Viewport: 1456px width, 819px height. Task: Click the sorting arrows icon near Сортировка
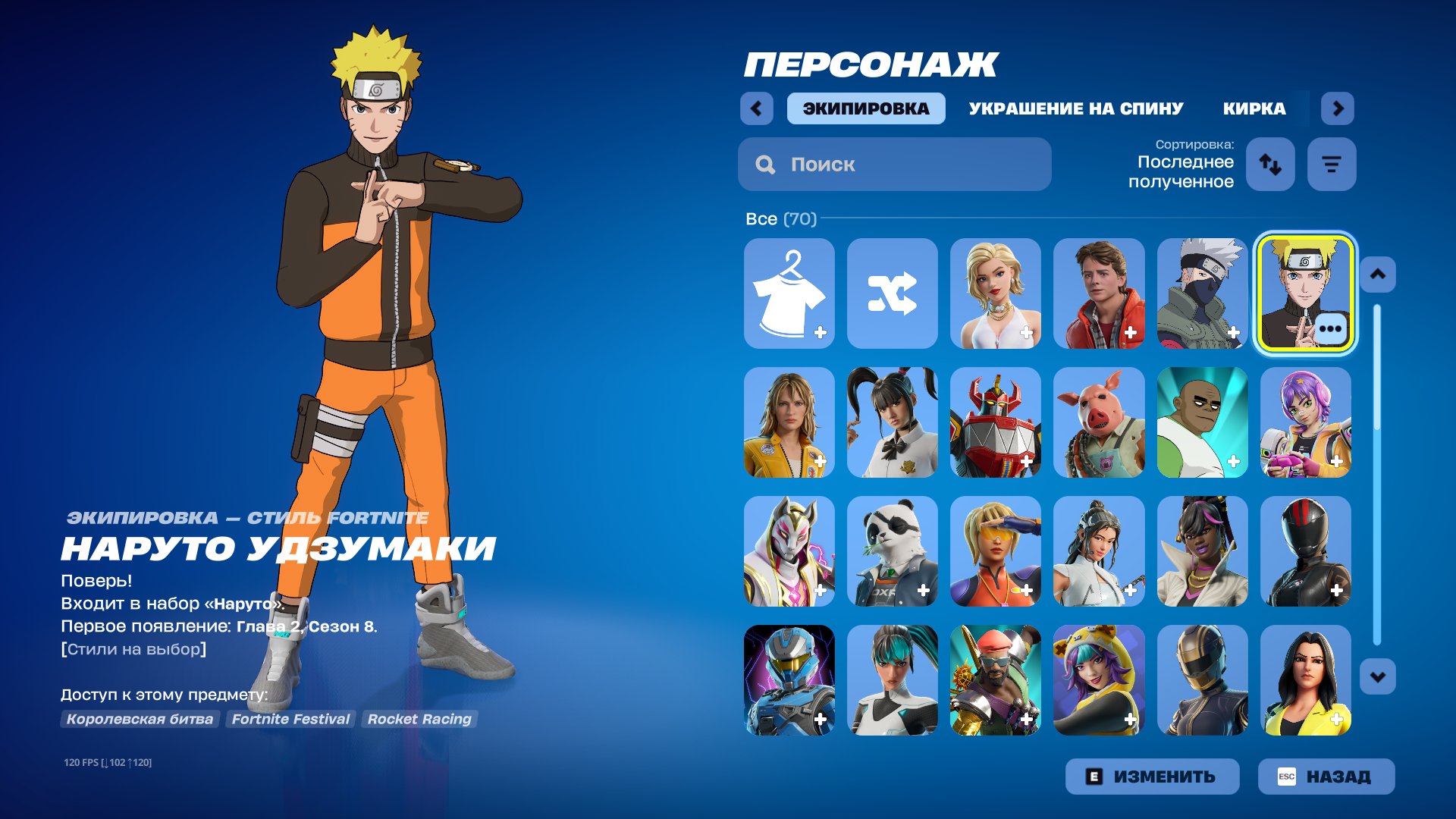pyautogui.click(x=1269, y=164)
